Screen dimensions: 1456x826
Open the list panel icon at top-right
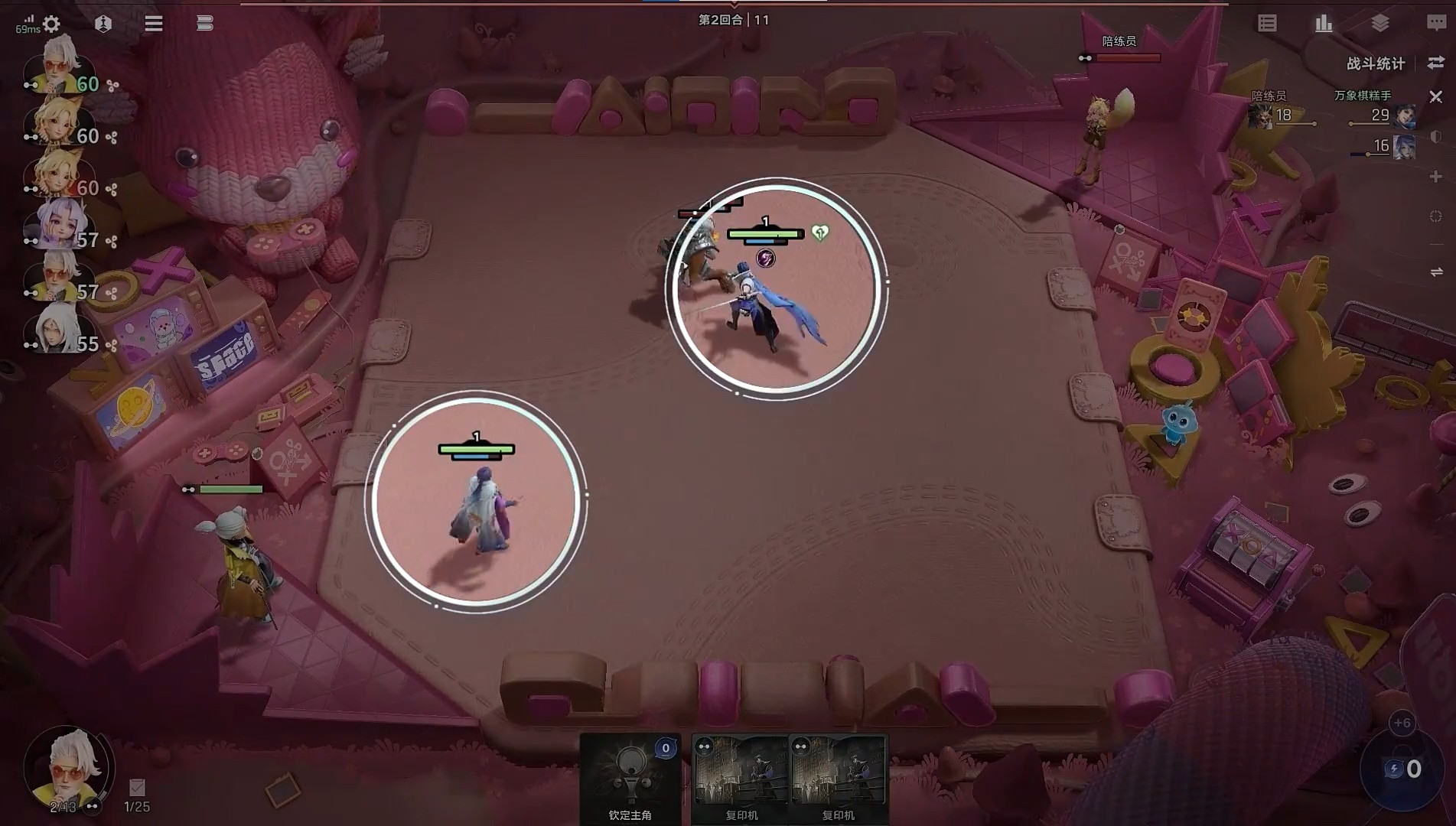click(x=1267, y=24)
